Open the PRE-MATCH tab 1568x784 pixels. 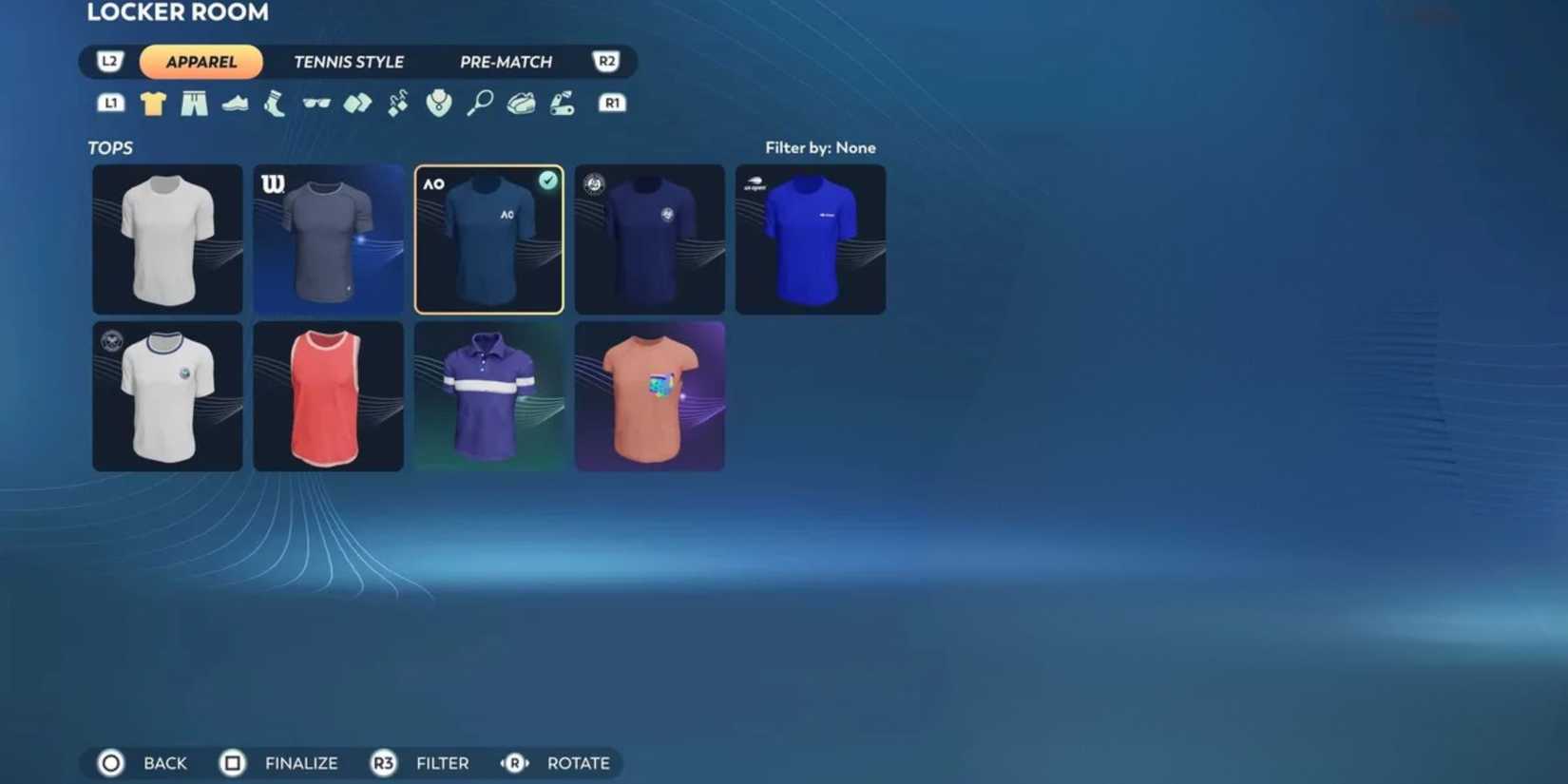point(507,61)
